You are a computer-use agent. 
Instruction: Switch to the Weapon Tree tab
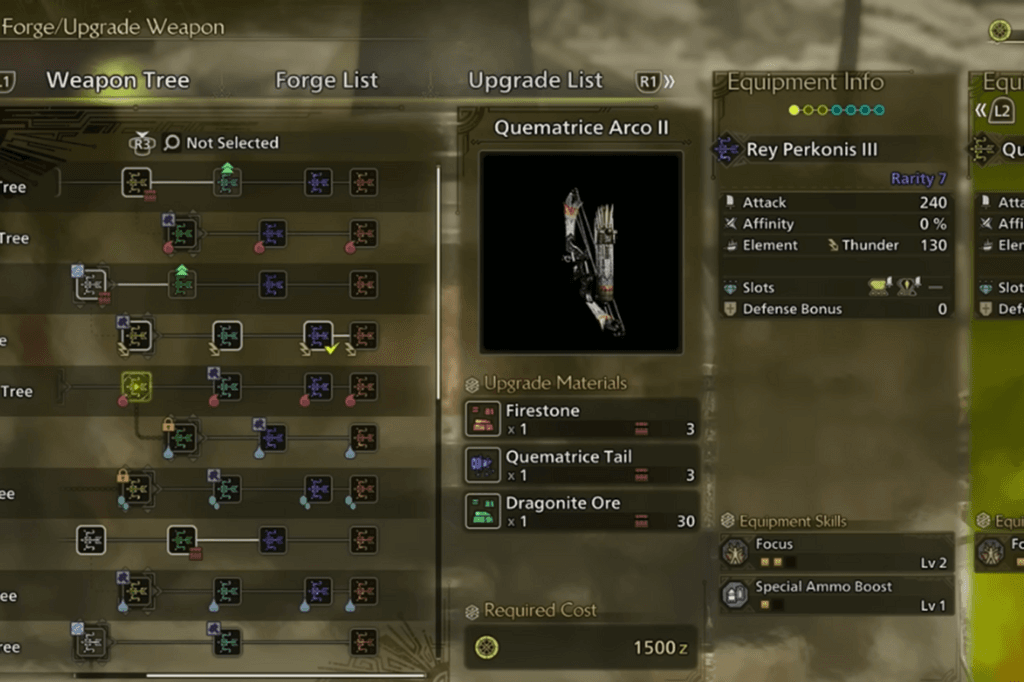(118, 81)
